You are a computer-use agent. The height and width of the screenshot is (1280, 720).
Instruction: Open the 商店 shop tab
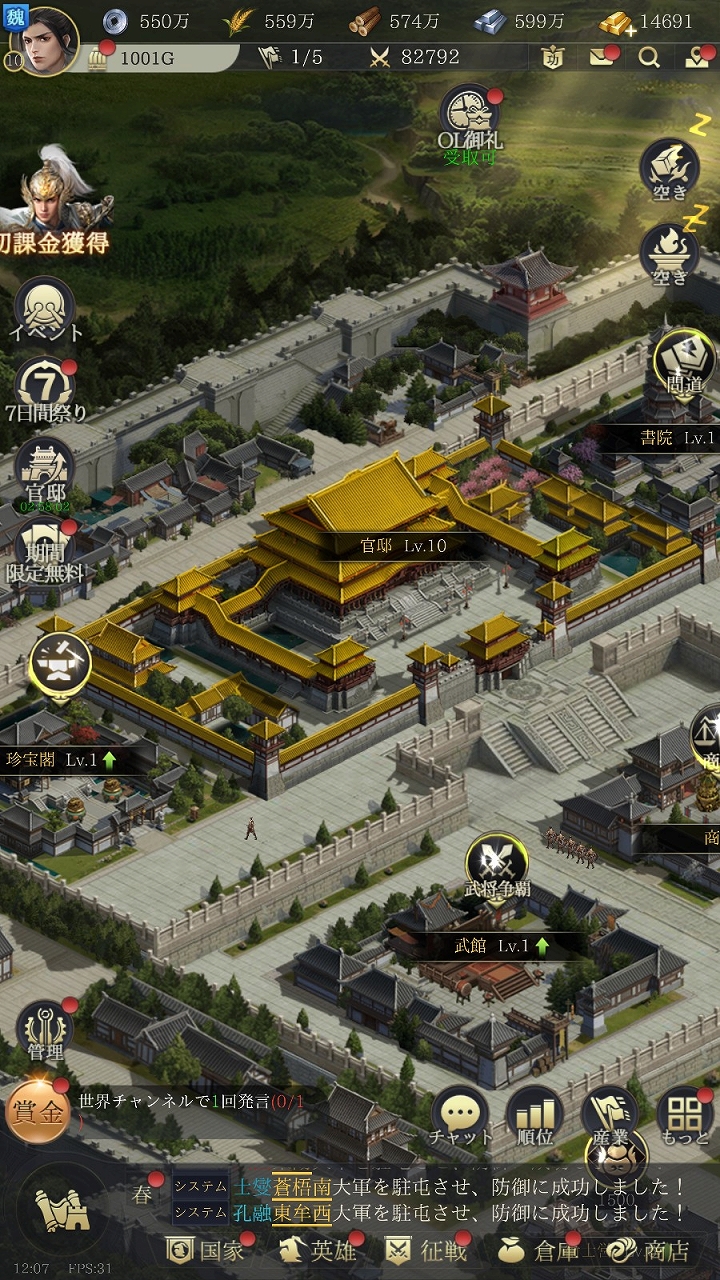(651, 1250)
